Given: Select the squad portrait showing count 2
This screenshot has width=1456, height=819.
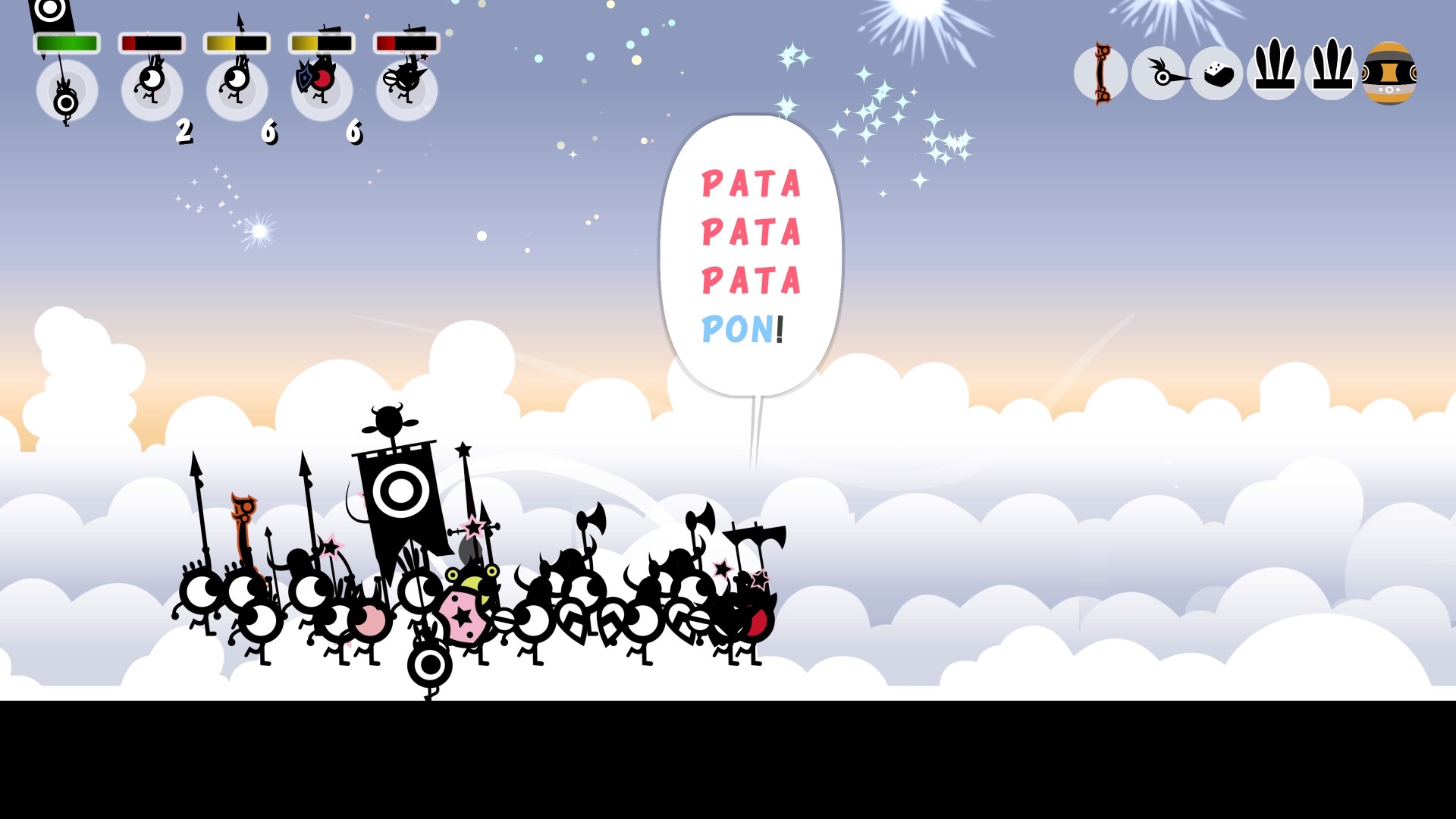Looking at the screenshot, I should 152,87.
